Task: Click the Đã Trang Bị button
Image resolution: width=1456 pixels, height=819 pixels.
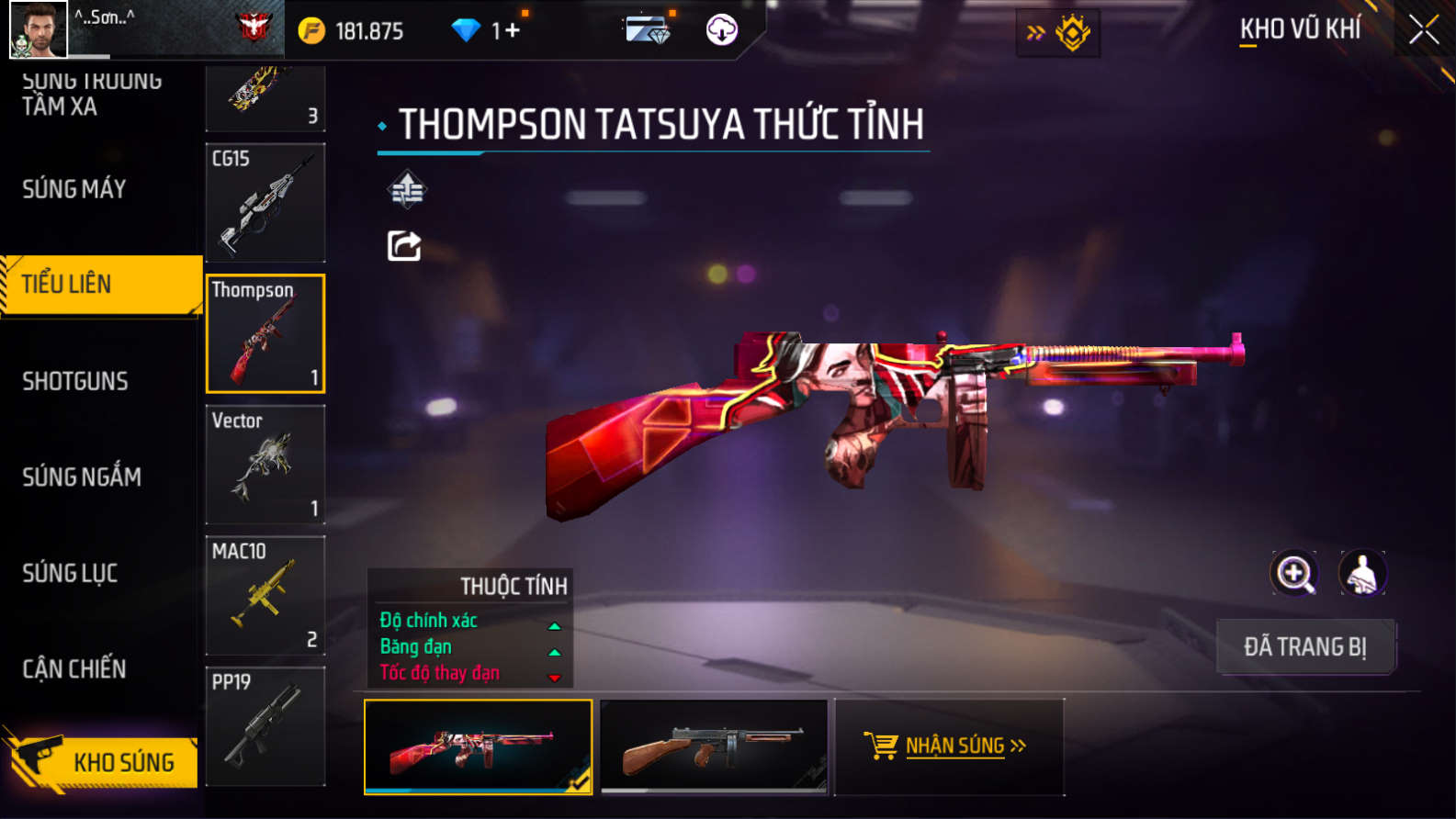Action: 1304,646
